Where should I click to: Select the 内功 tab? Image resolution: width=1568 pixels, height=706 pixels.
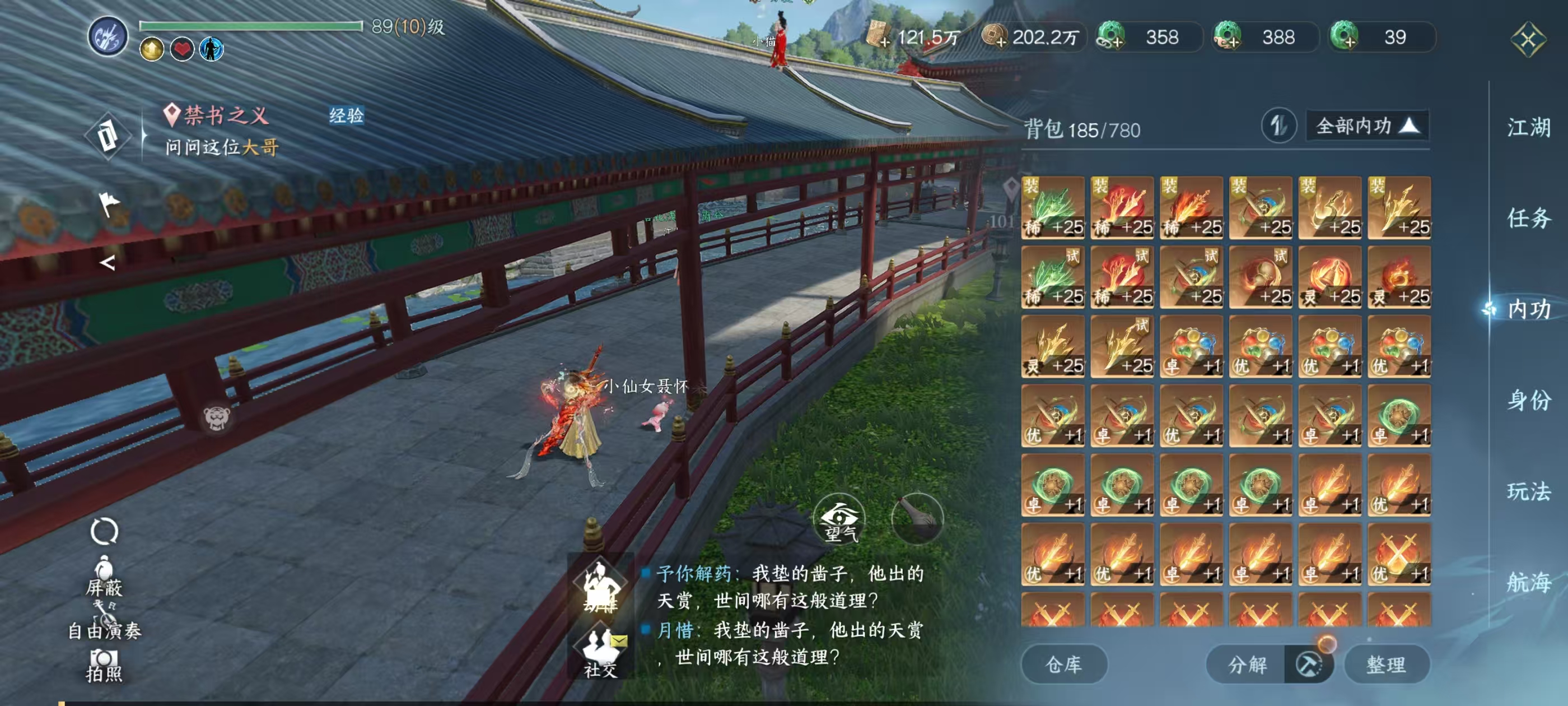(x=1528, y=309)
